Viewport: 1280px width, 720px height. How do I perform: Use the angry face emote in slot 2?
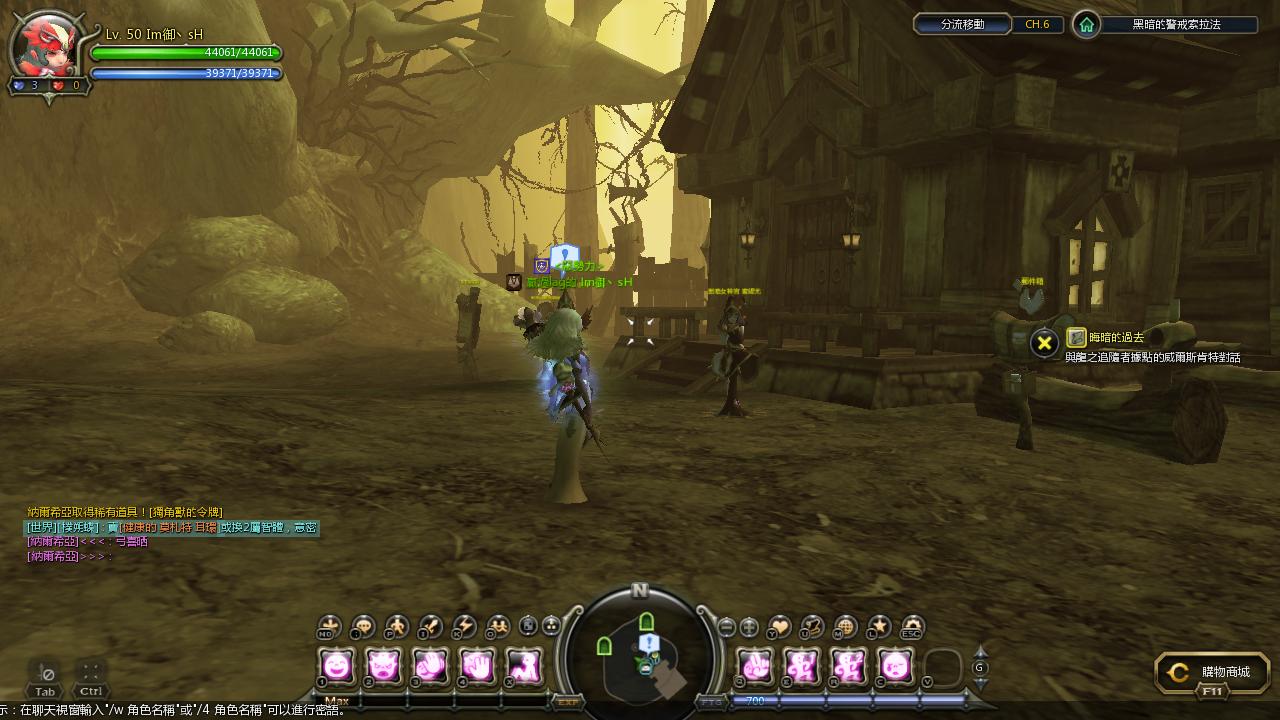[x=384, y=665]
